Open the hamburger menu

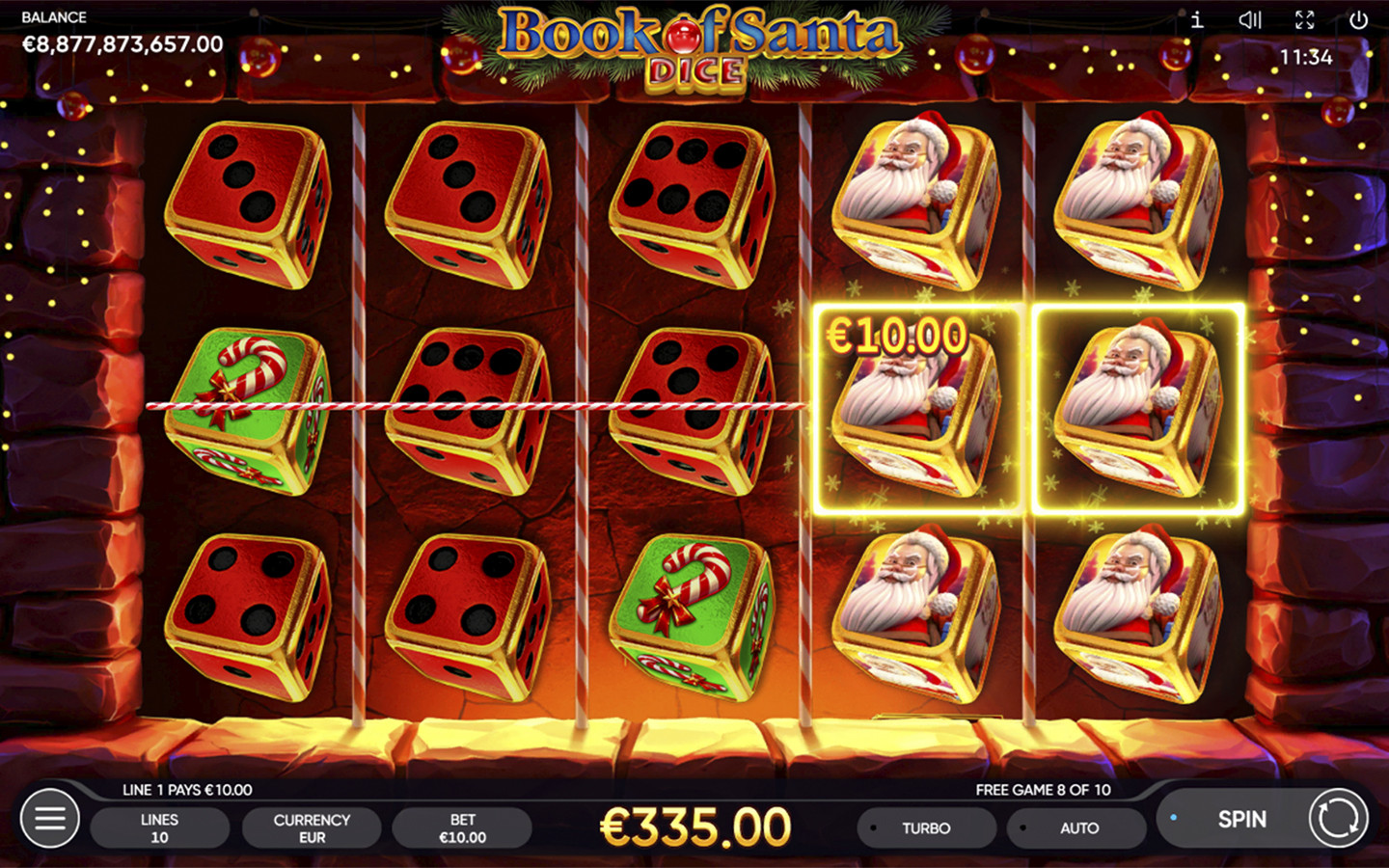tap(50, 819)
